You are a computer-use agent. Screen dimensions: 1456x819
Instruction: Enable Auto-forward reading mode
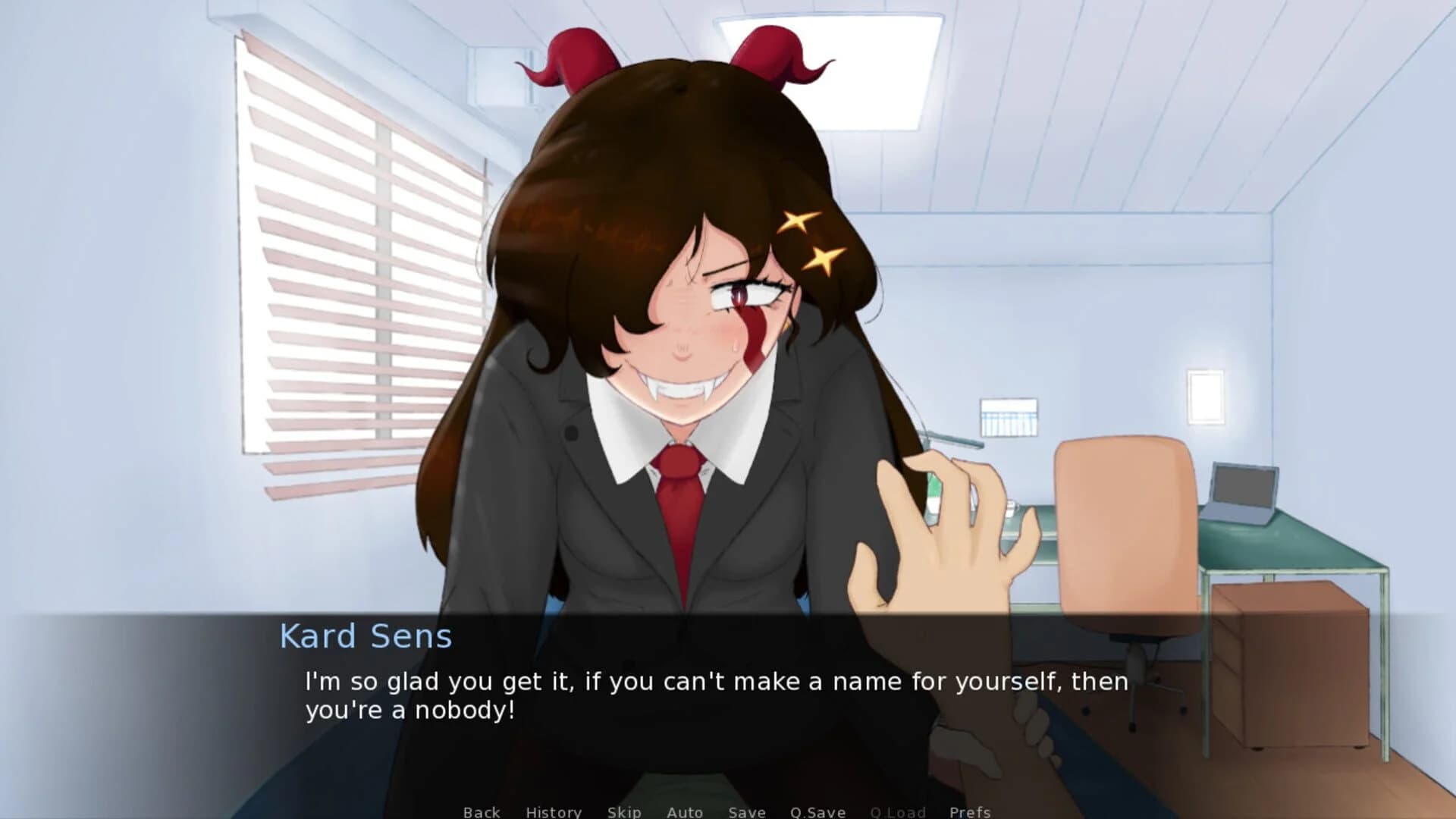683,811
